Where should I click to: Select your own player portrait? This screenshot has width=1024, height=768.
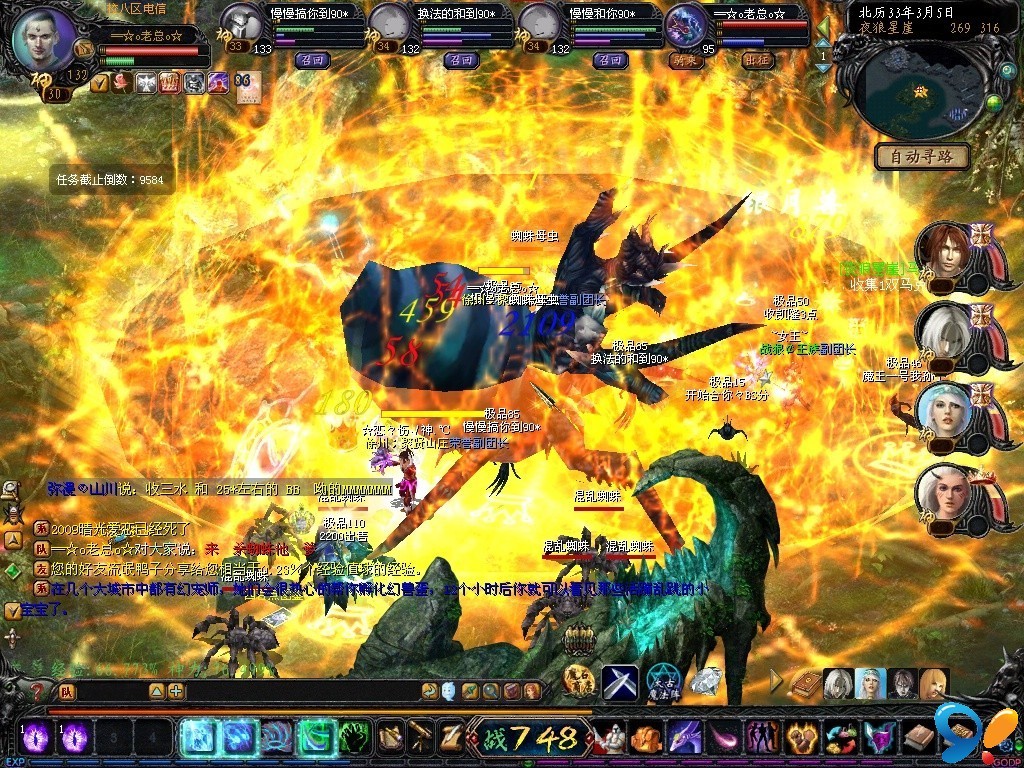(45, 39)
